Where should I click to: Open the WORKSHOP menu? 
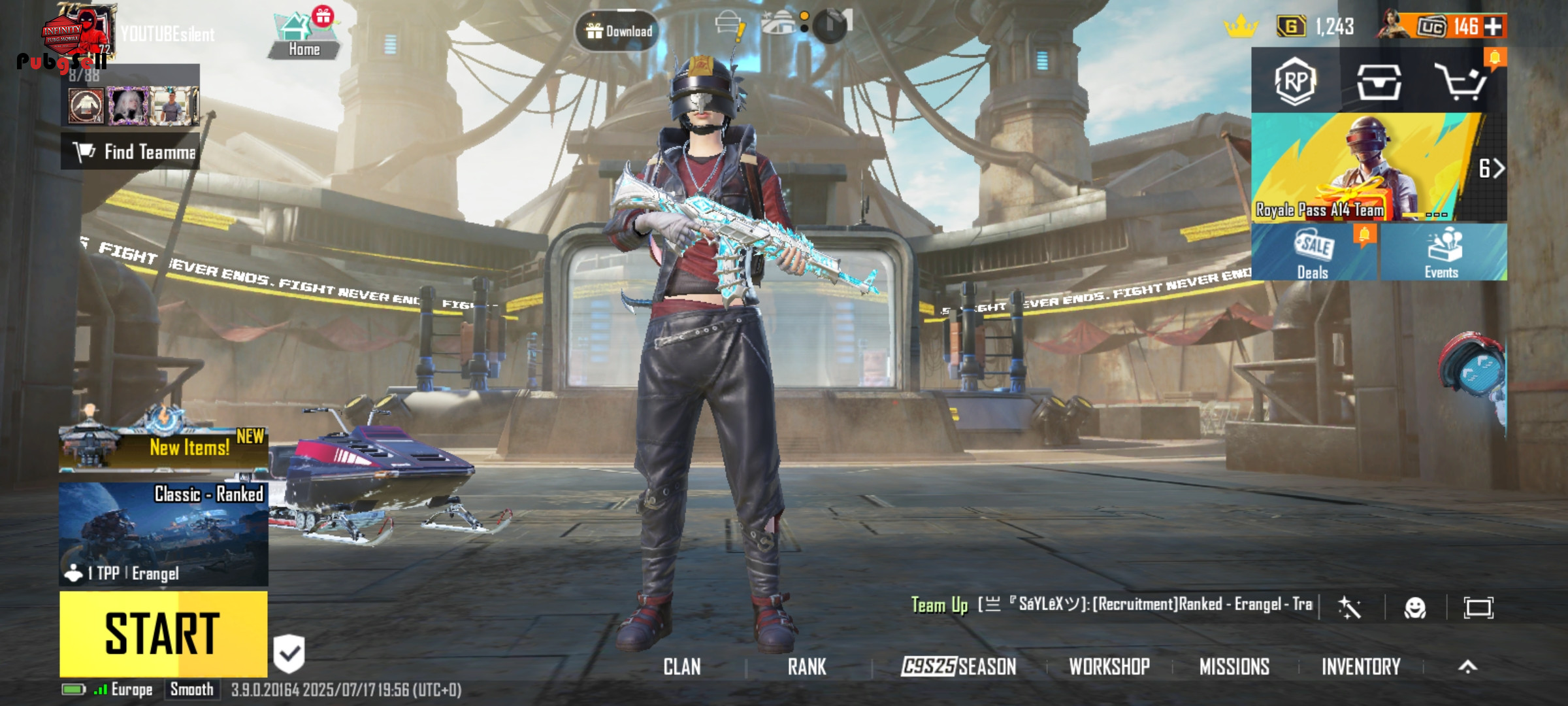point(1109,667)
